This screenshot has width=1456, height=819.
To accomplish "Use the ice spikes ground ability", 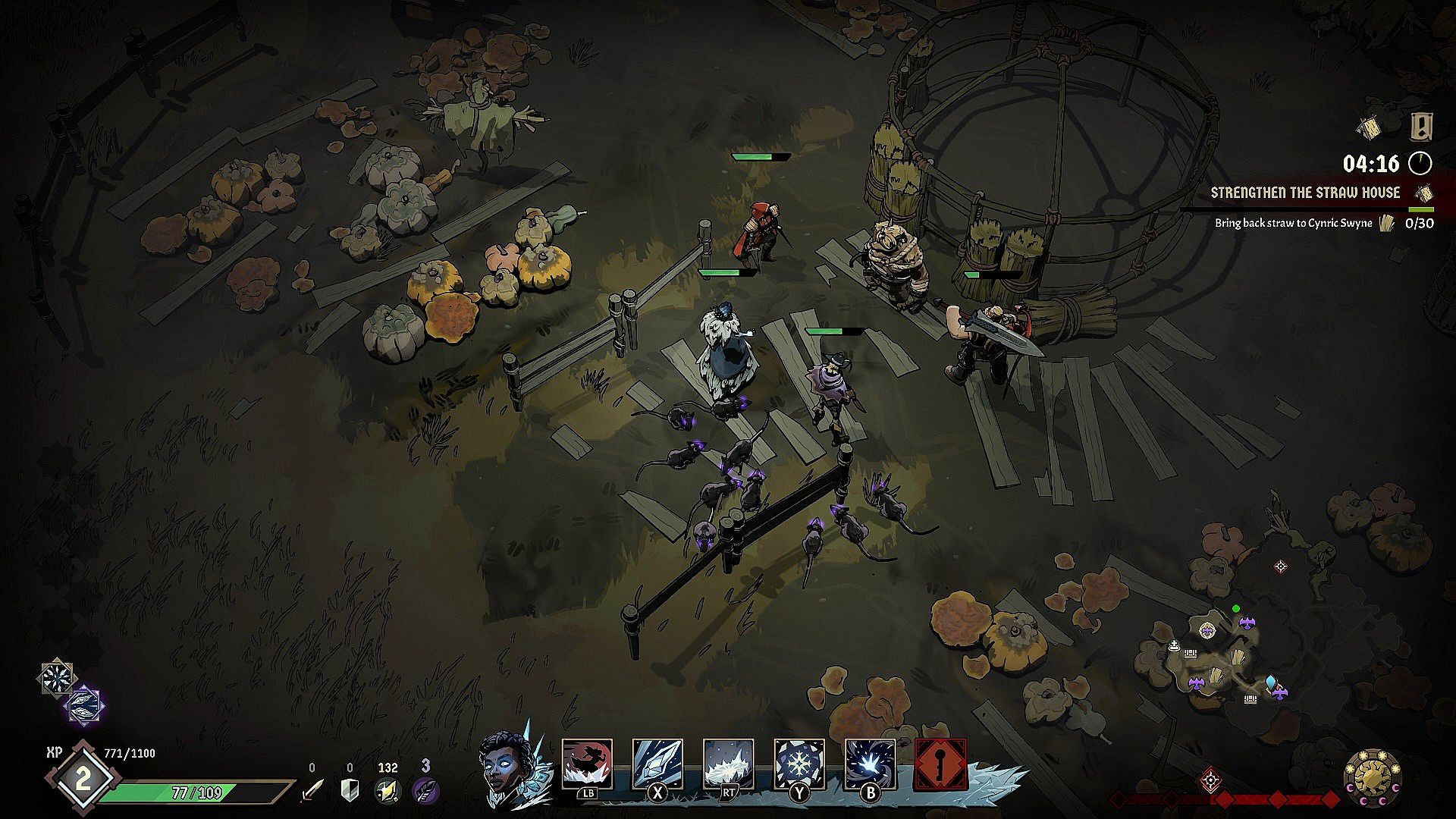I will (x=728, y=764).
